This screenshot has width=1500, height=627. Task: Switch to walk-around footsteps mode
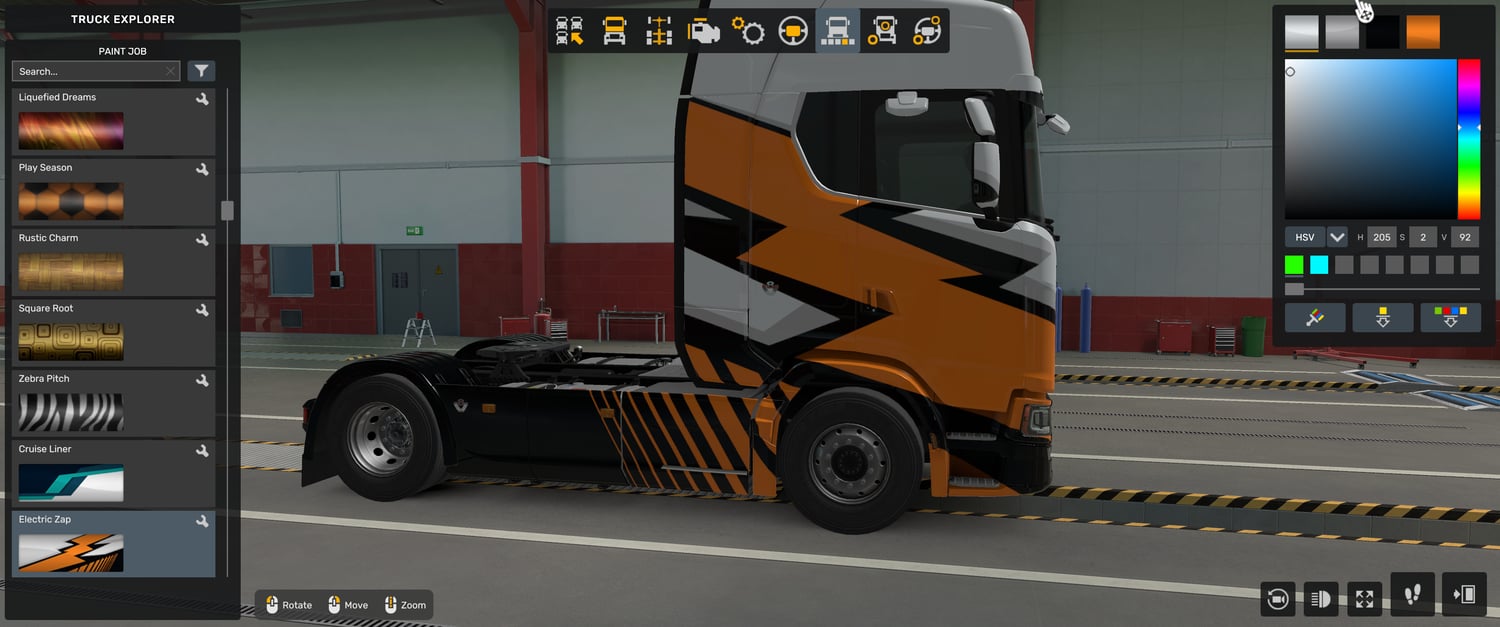(1412, 595)
